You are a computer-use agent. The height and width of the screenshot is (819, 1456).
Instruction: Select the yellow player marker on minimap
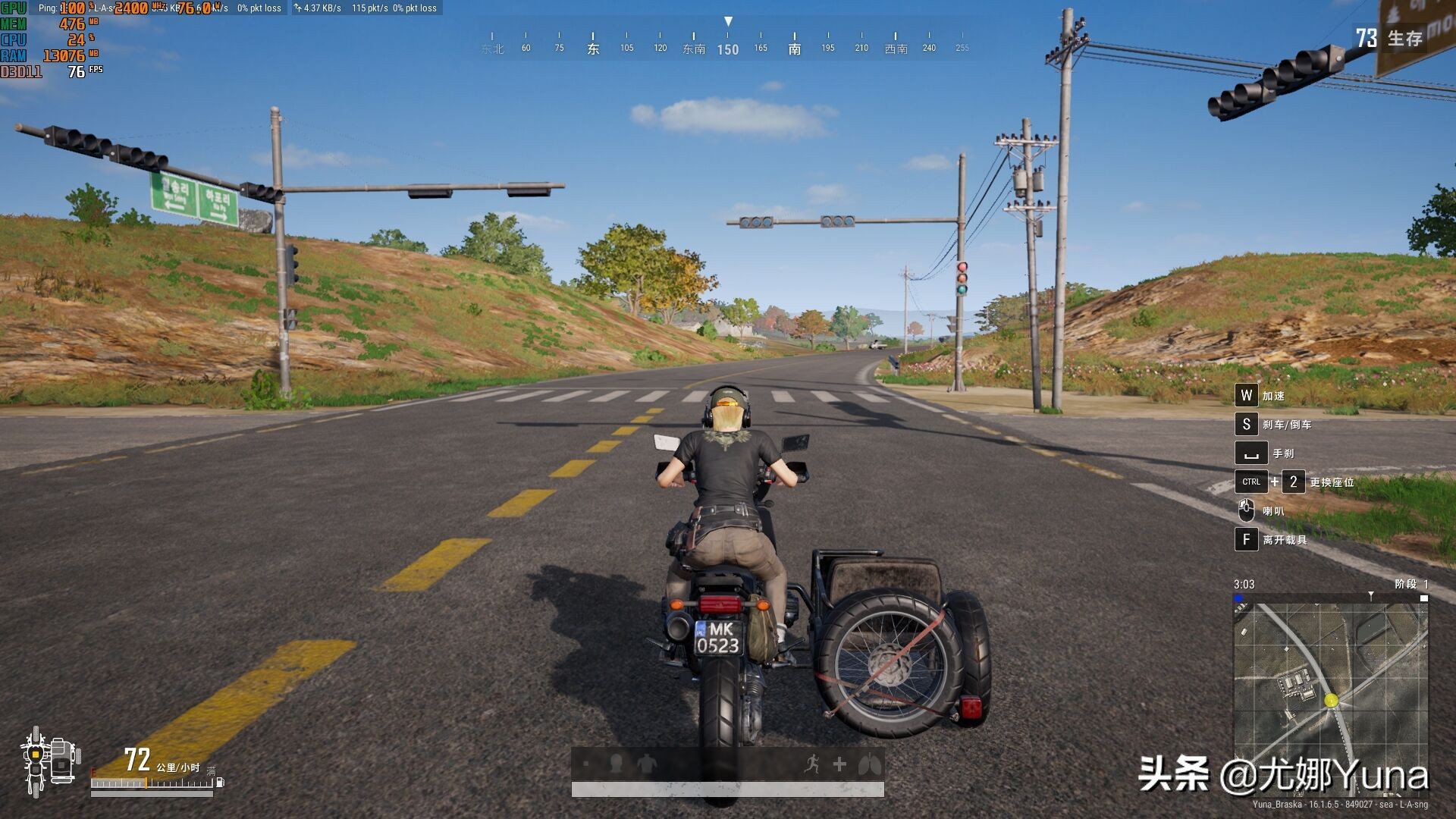1331,701
